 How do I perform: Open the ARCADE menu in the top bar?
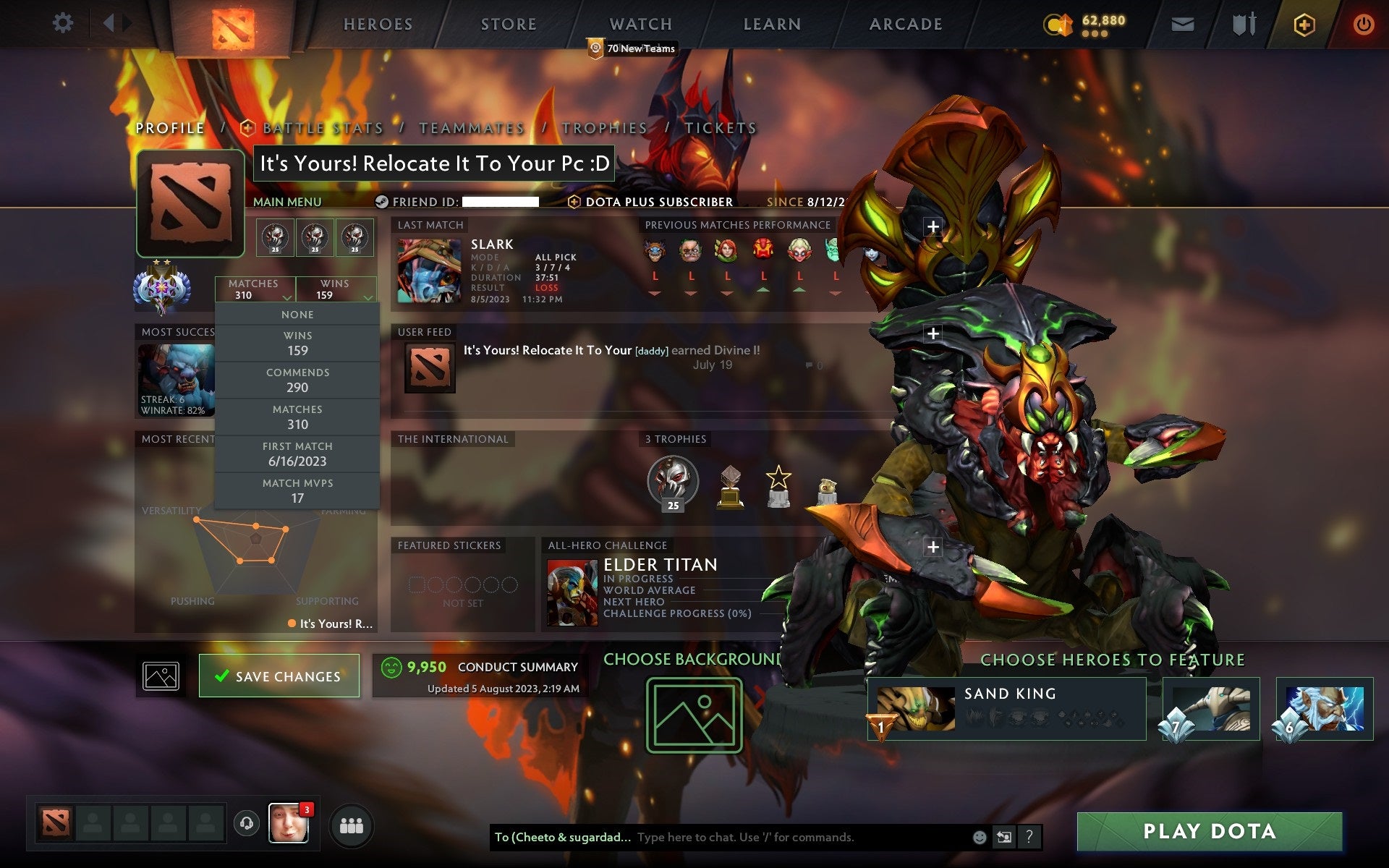(905, 23)
